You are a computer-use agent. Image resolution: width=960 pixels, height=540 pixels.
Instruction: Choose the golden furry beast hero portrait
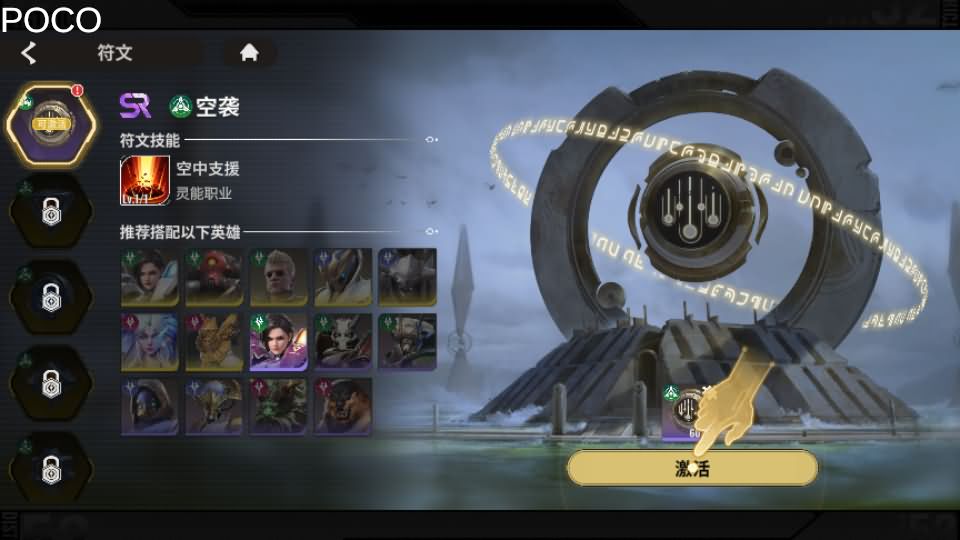point(214,342)
